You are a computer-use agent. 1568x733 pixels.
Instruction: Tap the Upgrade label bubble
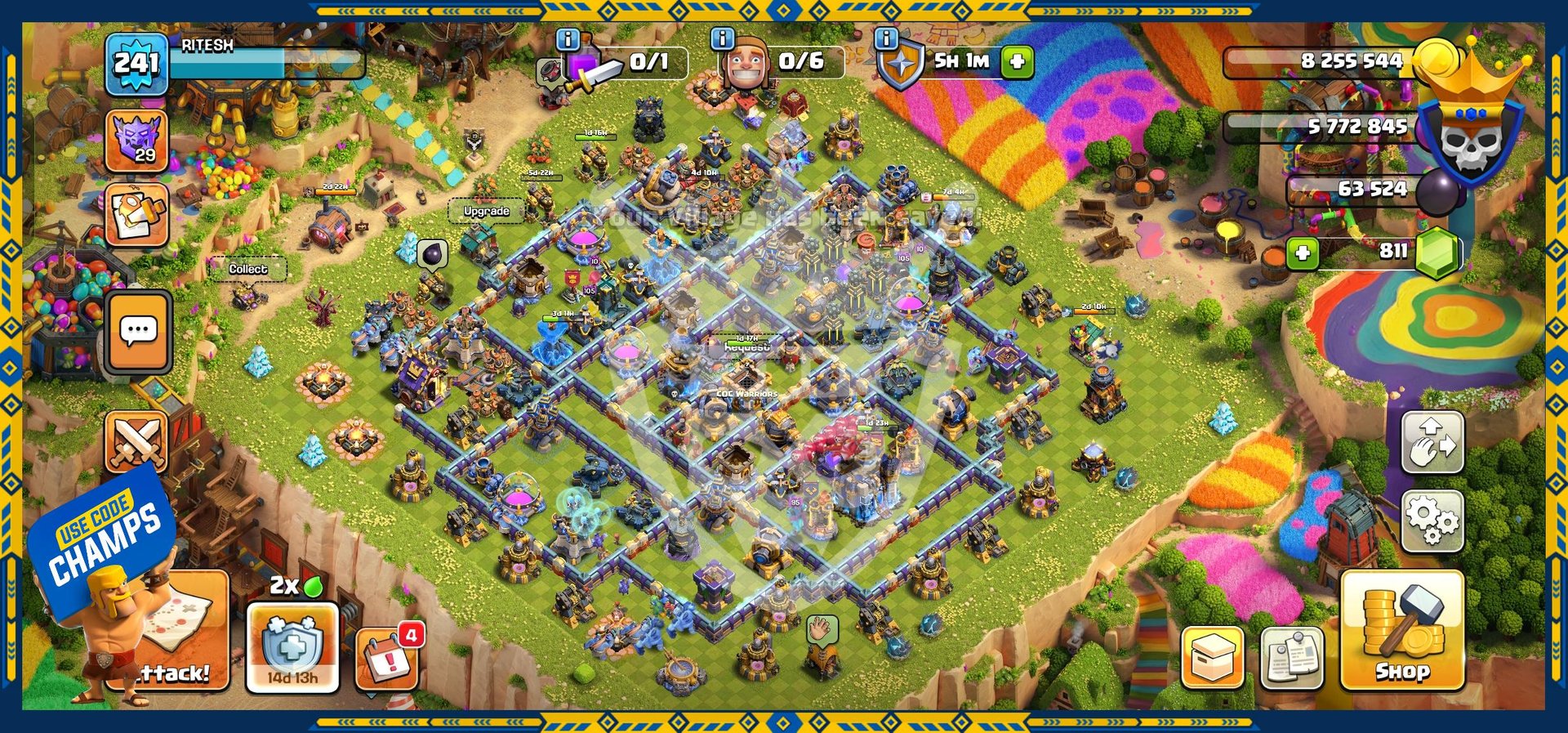pyautogui.click(x=486, y=211)
